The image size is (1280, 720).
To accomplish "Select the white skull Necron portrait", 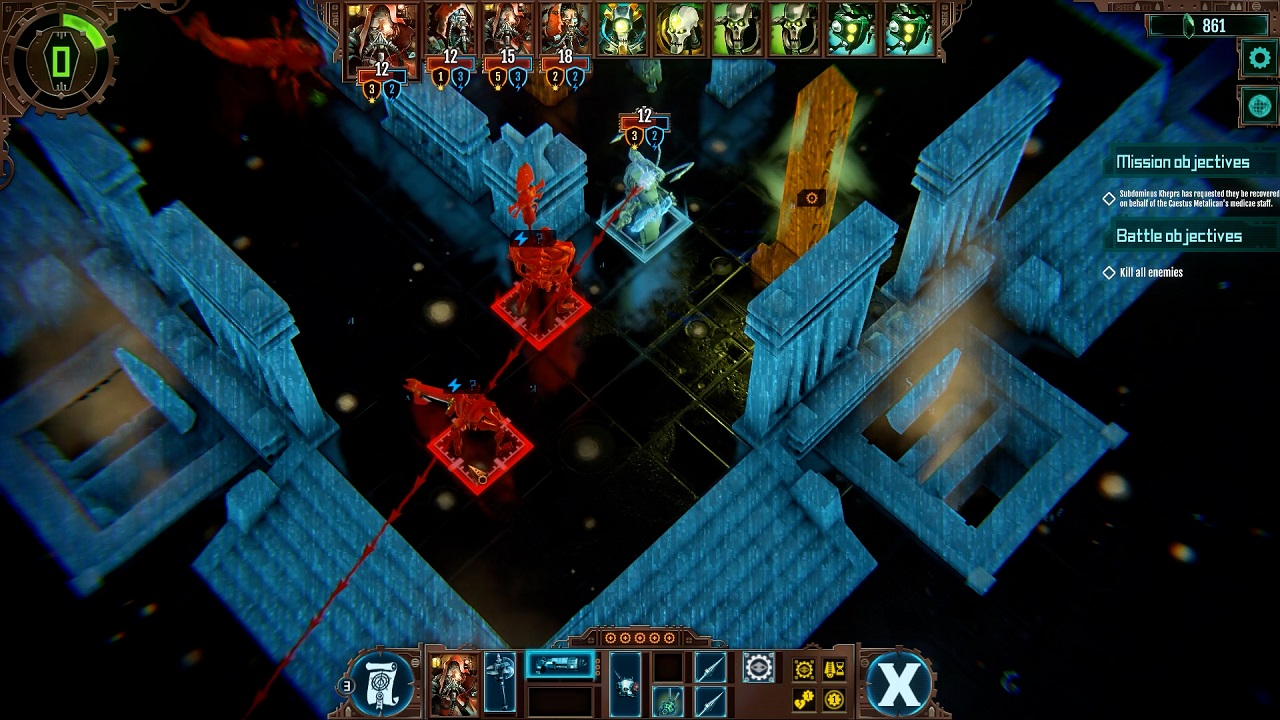I will coord(680,29).
